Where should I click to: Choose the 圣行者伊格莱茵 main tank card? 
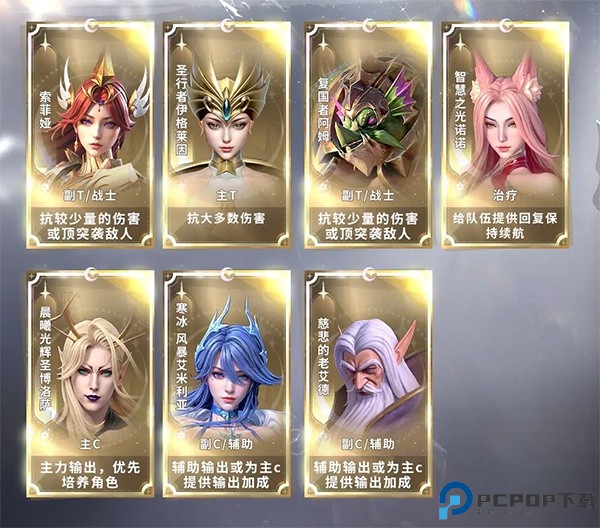[x=230, y=130]
